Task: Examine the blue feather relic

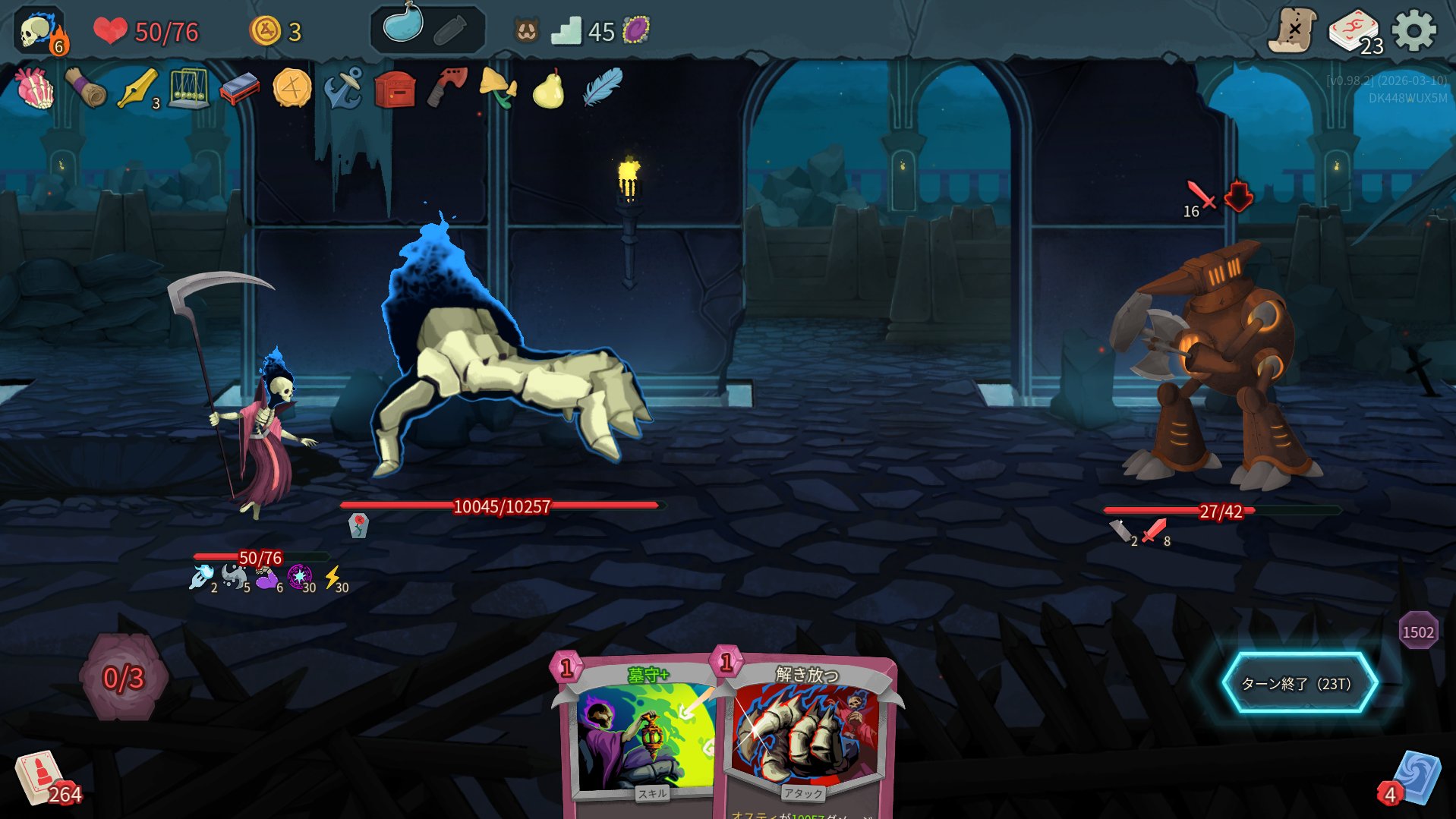Action: [602, 87]
